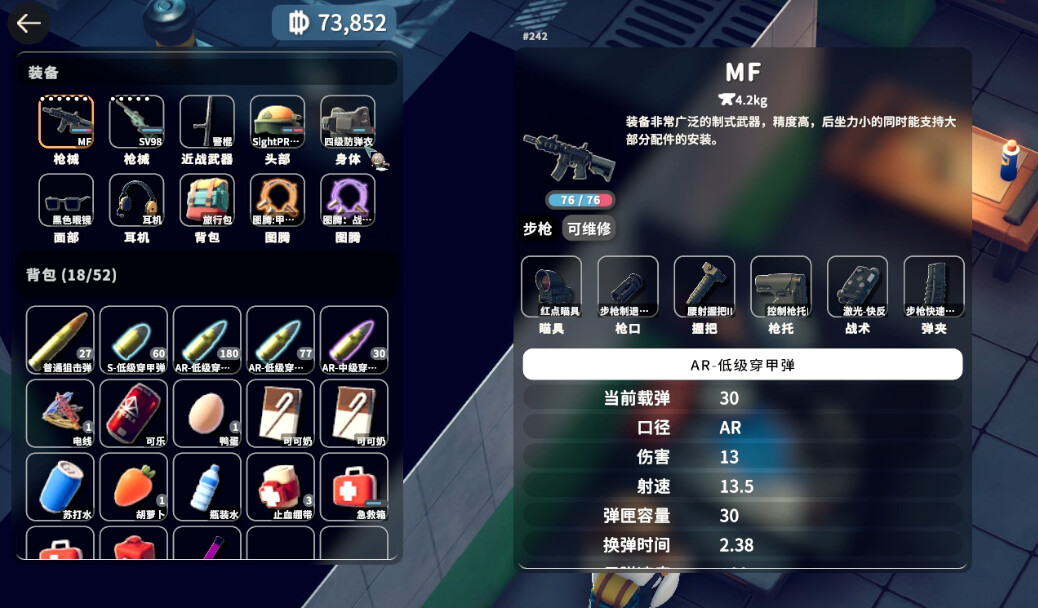The height and width of the screenshot is (608, 1038).
Task: Select the MF rifle equipment slot
Action: point(66,123)
